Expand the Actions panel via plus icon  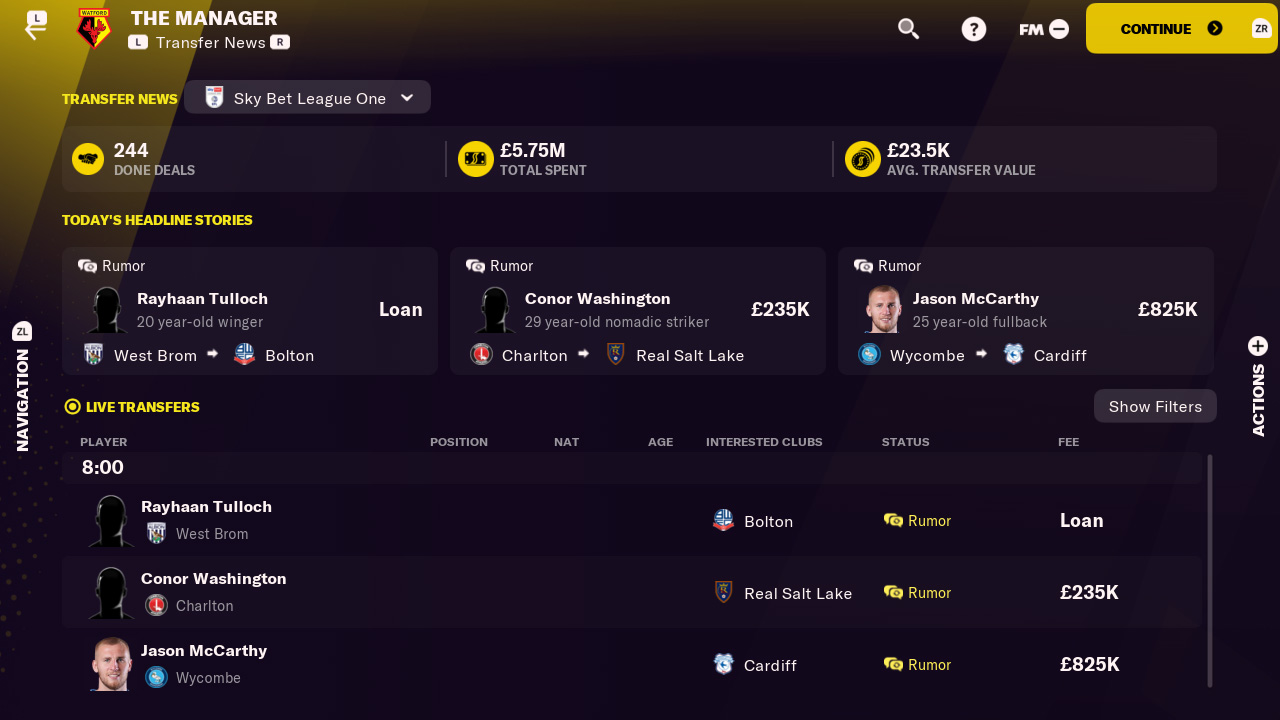pyautogui.click(x=1257, y=345)
